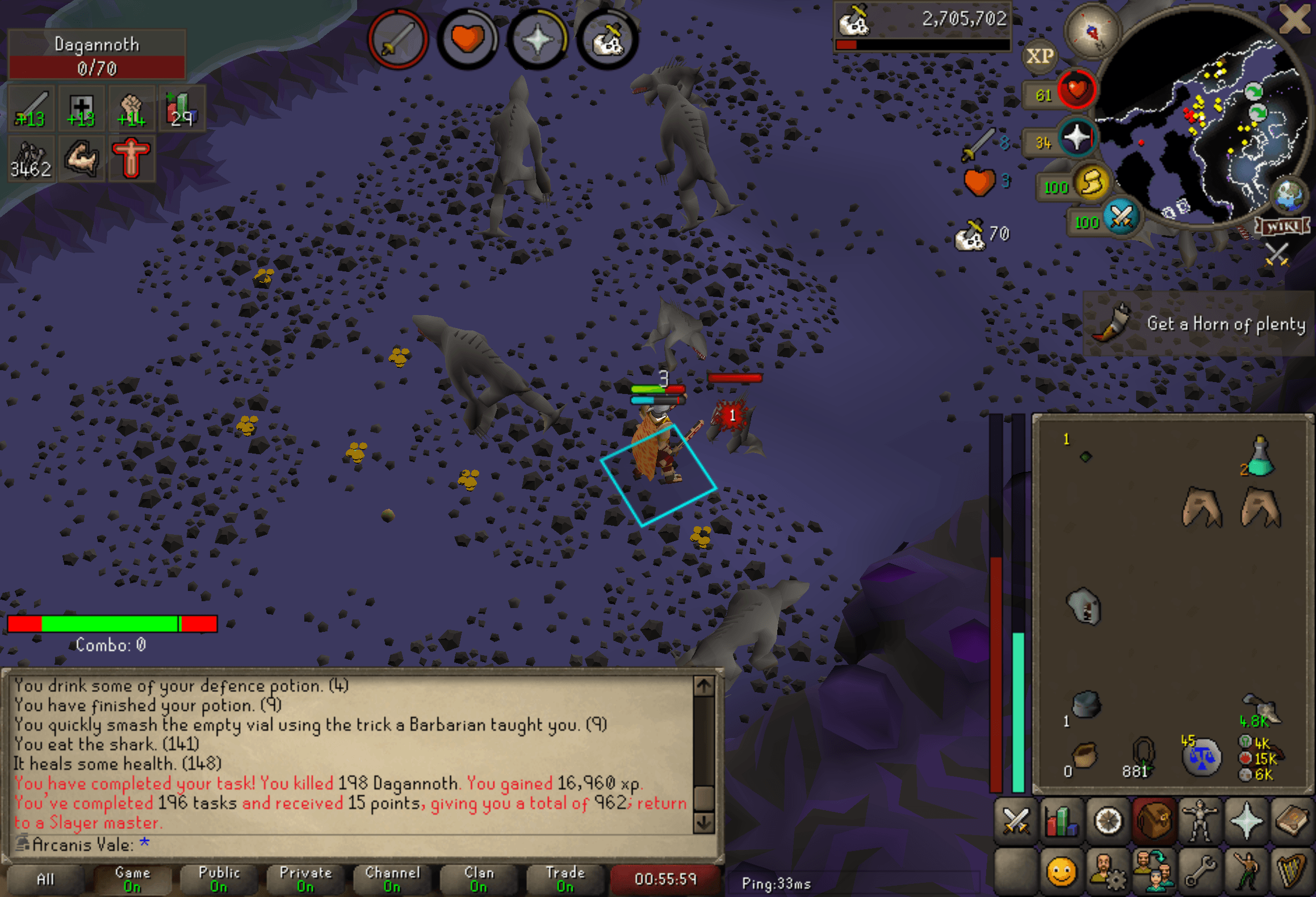The height and width of the screenshot is (897, 1316).
Task: Switch chat filter to Game
Action: 132,879
